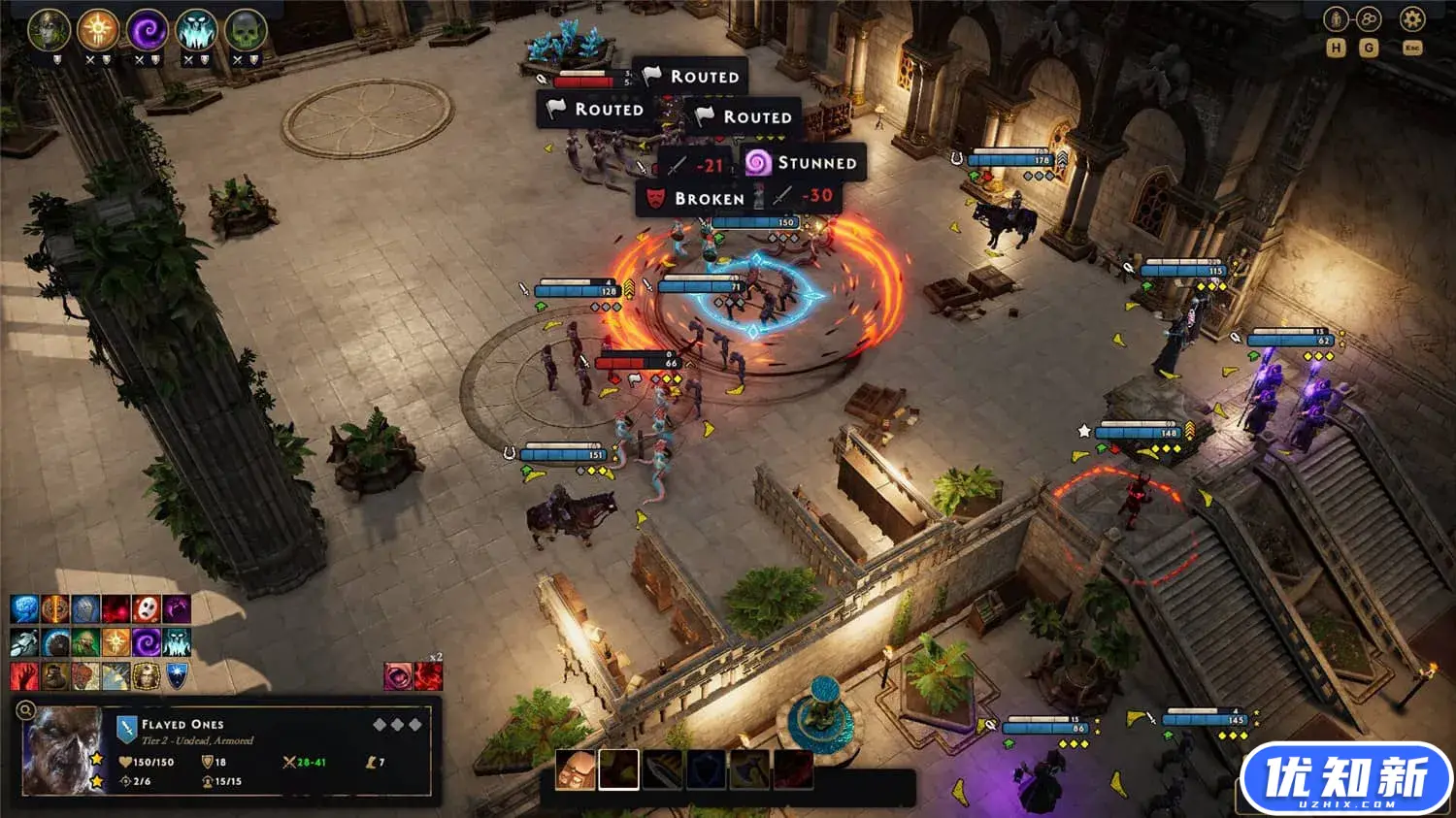Click the pink eye status icon
1456x818 pixels.
pos(398,676)
